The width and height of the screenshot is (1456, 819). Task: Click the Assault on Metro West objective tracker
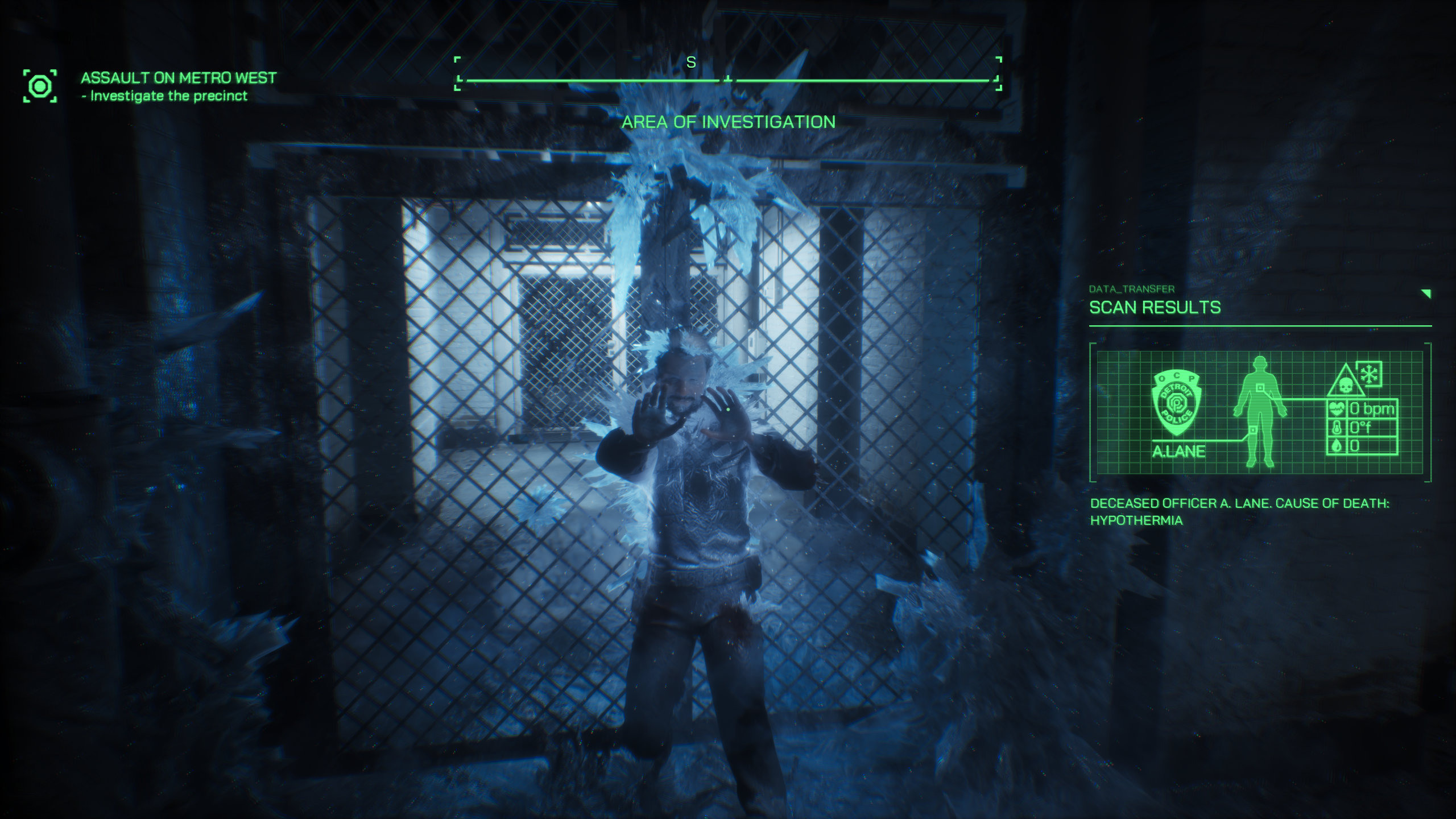[x=178, y=78]
